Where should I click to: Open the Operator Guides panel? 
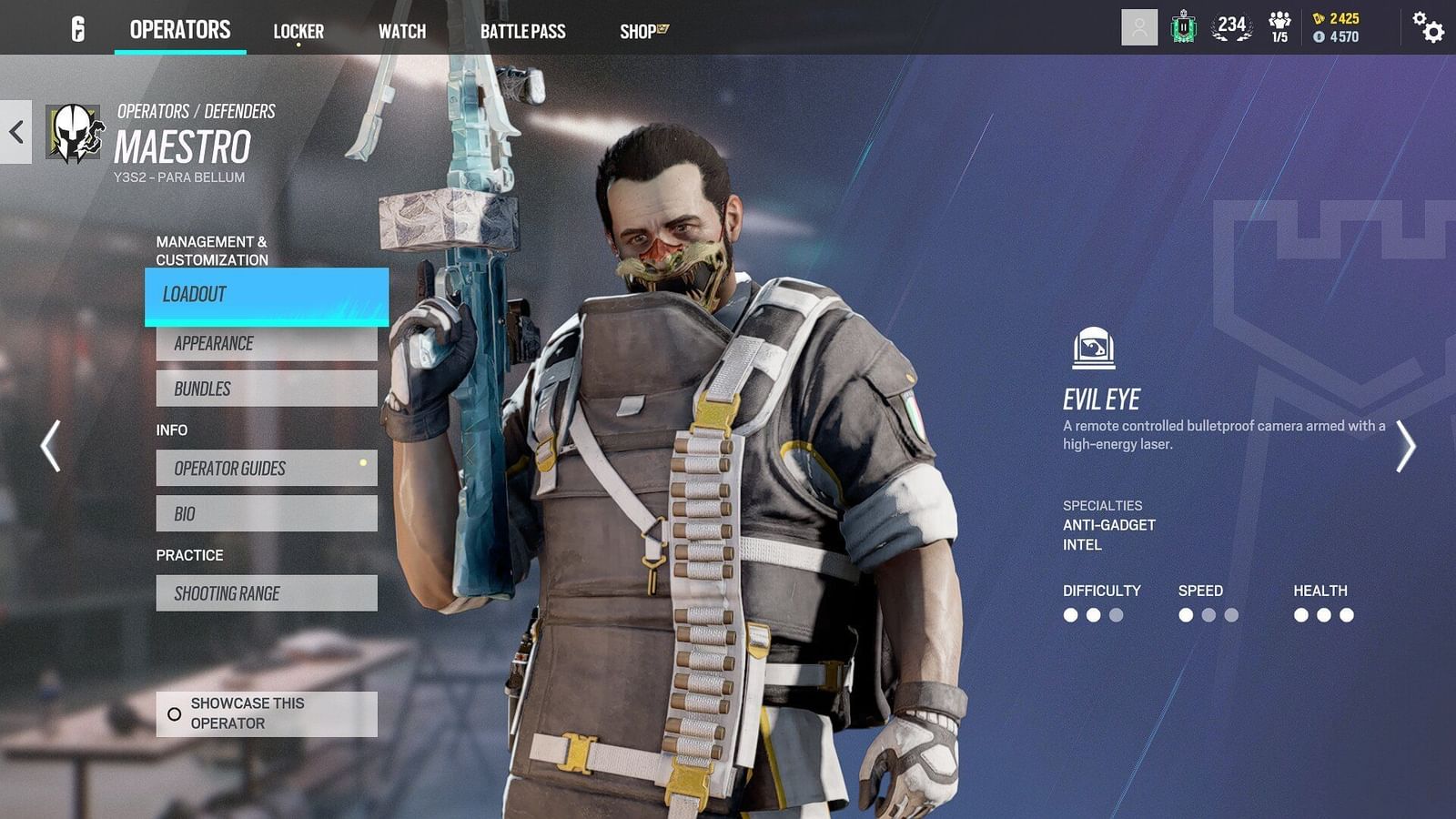[267, 468]
